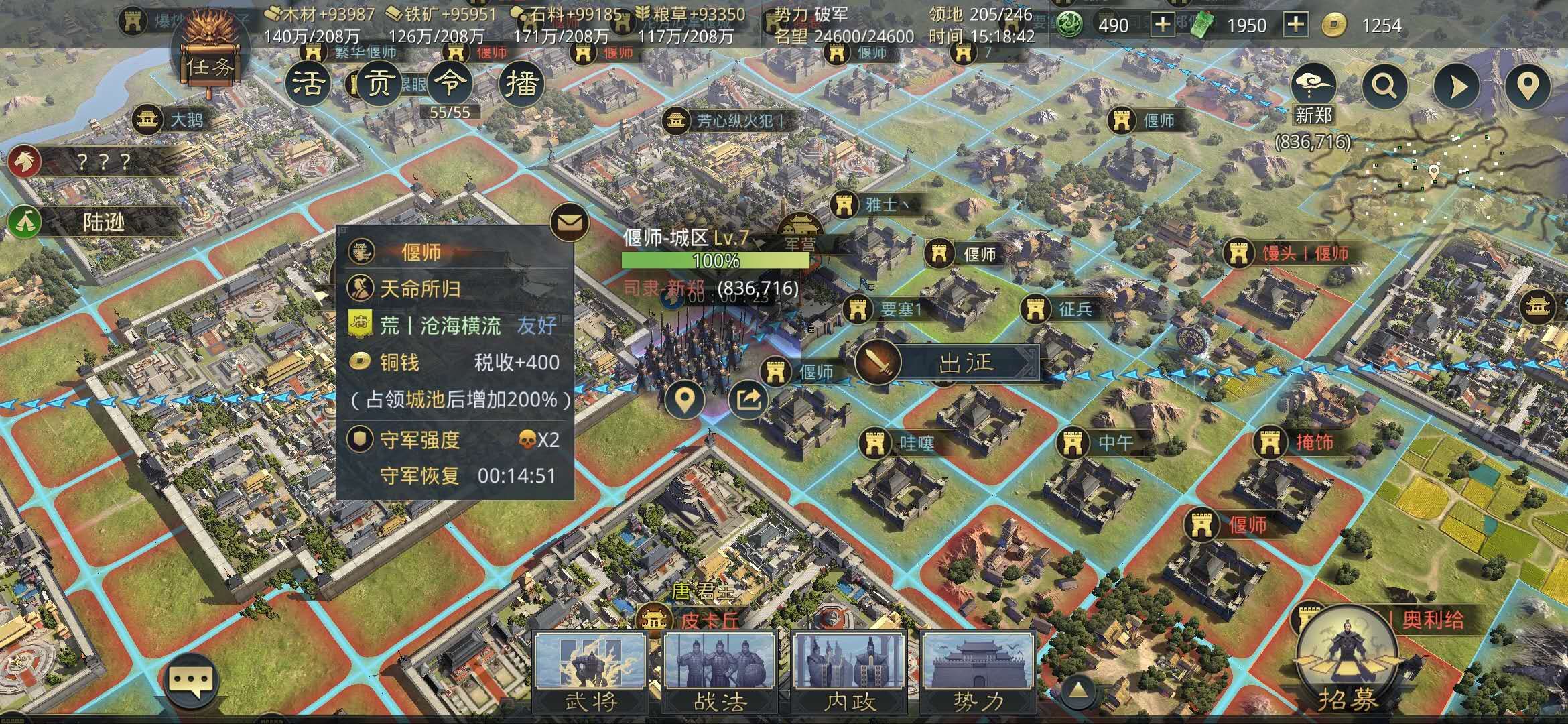1568x724 pixels.
Task: Tap the 令 (orders) icon showing 55/55
Action: pos(450,84)
